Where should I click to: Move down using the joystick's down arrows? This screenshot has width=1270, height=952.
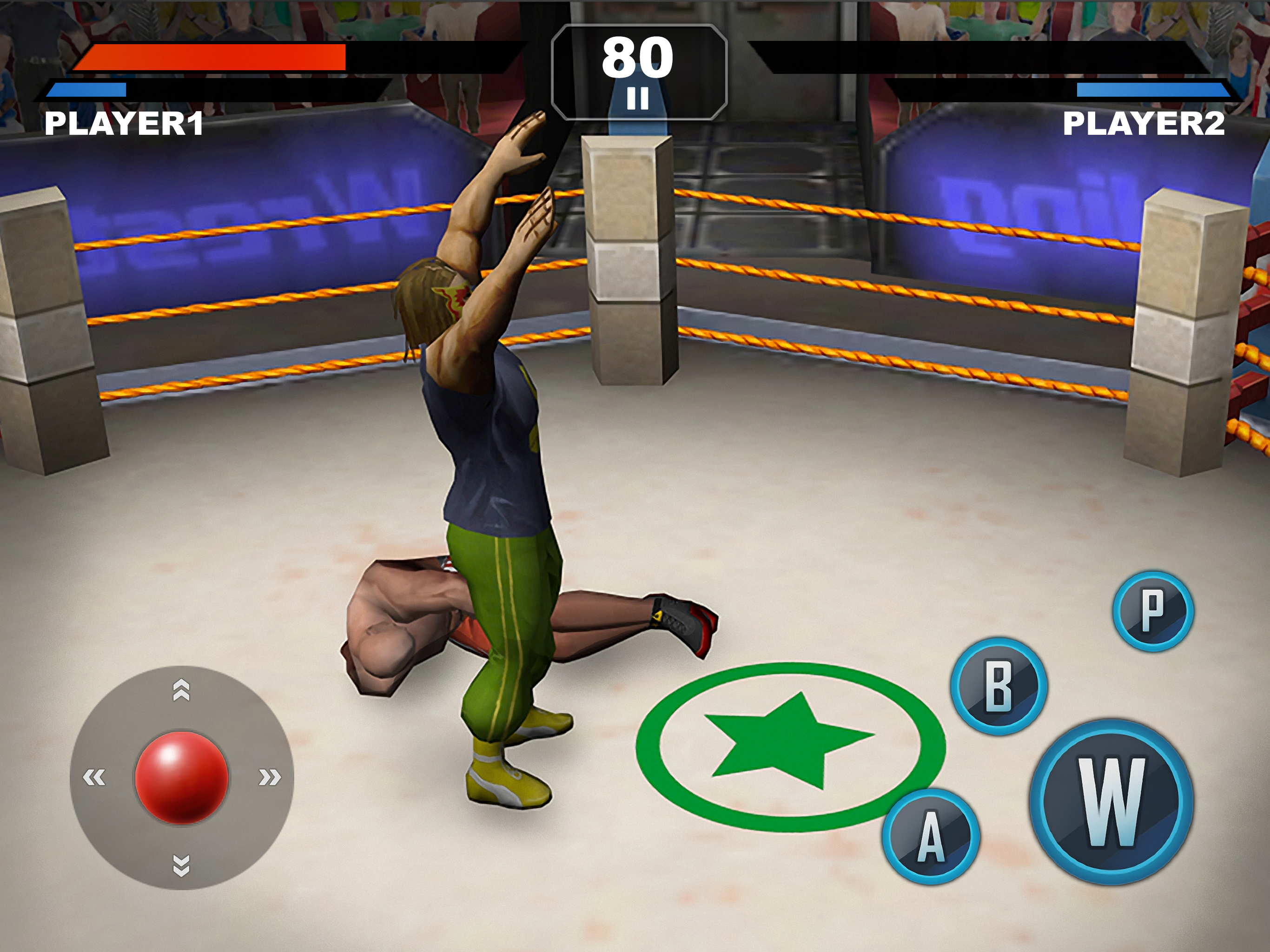(x=181, y=865)
